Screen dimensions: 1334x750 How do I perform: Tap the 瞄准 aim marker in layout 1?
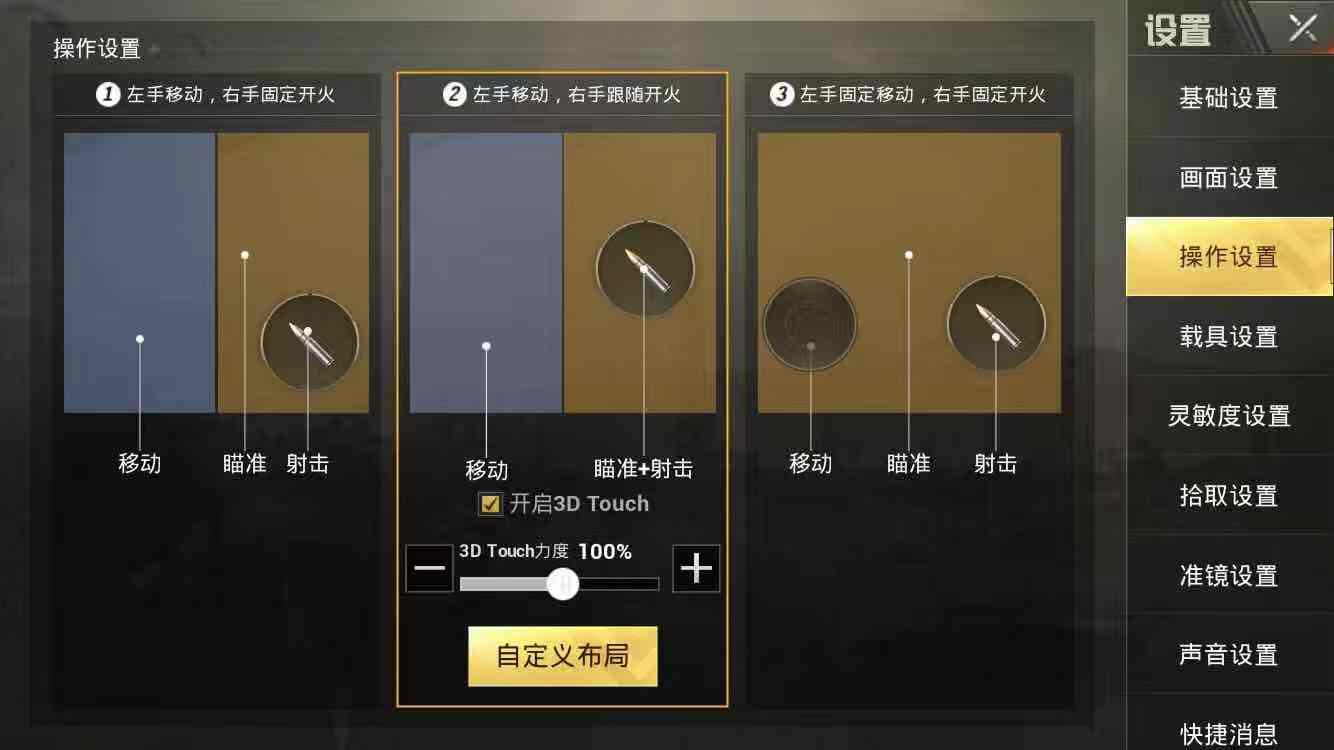pyautogui.click(x=244, y=255)
